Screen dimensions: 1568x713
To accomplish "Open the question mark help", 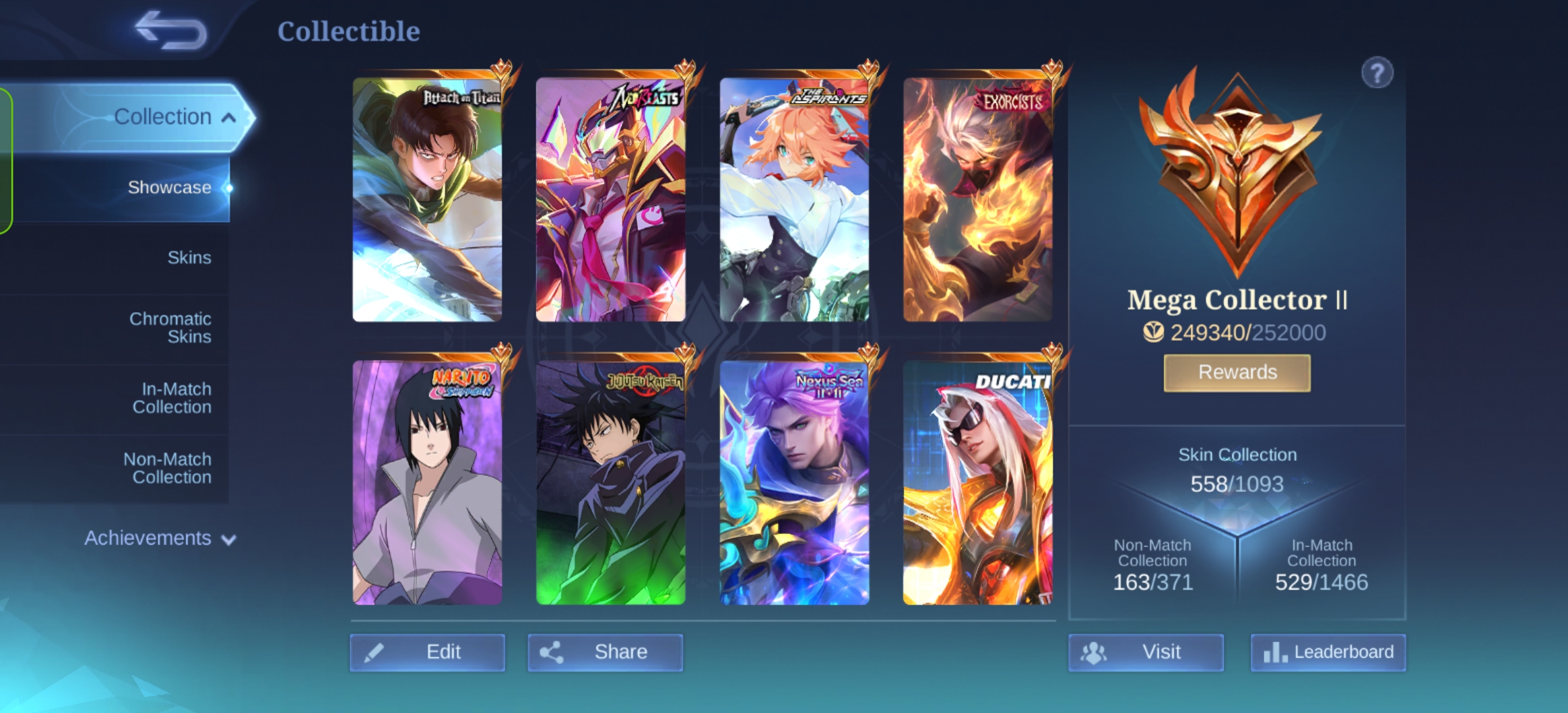I will [x=1377, y=73].
